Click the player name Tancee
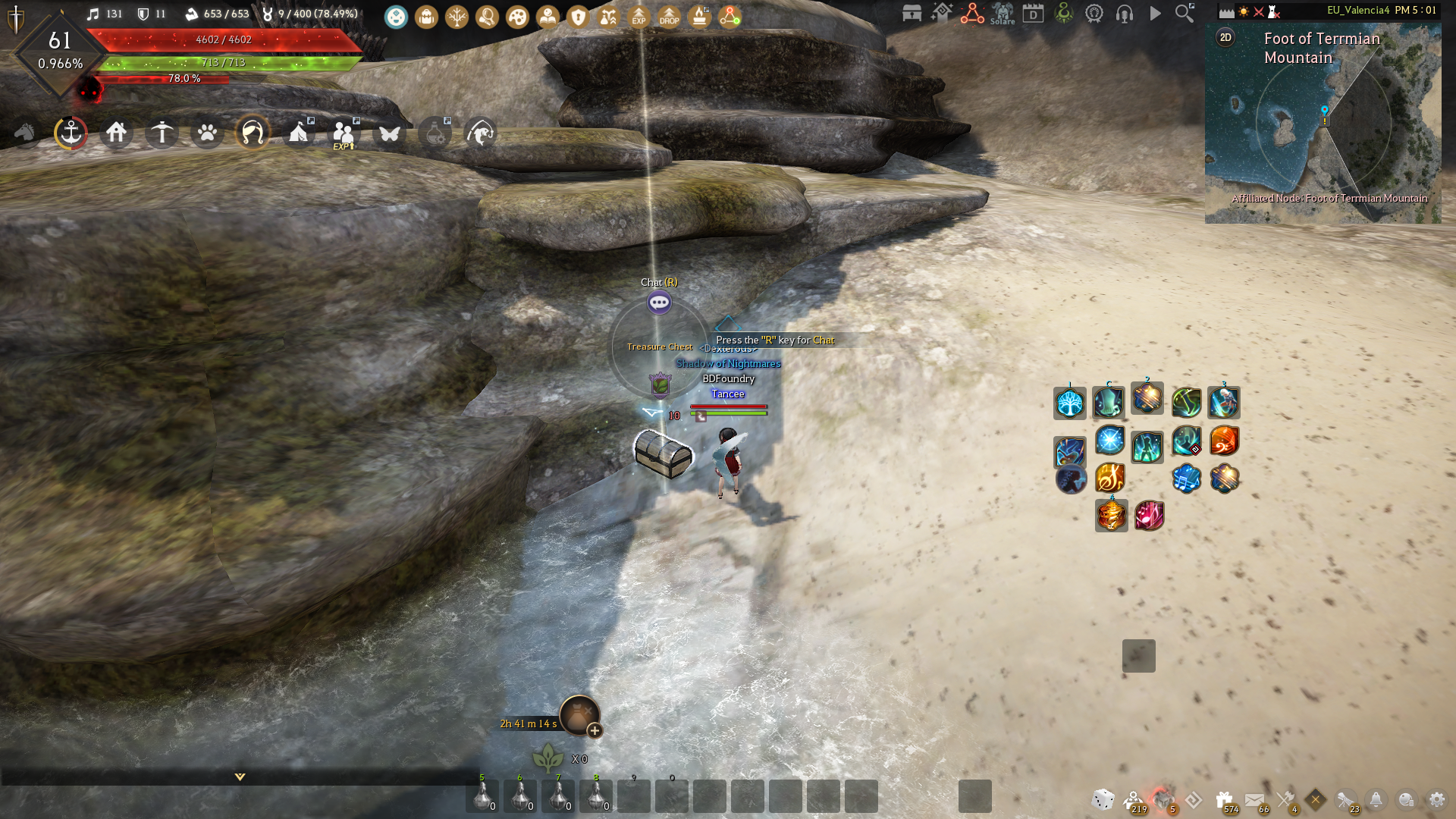 728,394
